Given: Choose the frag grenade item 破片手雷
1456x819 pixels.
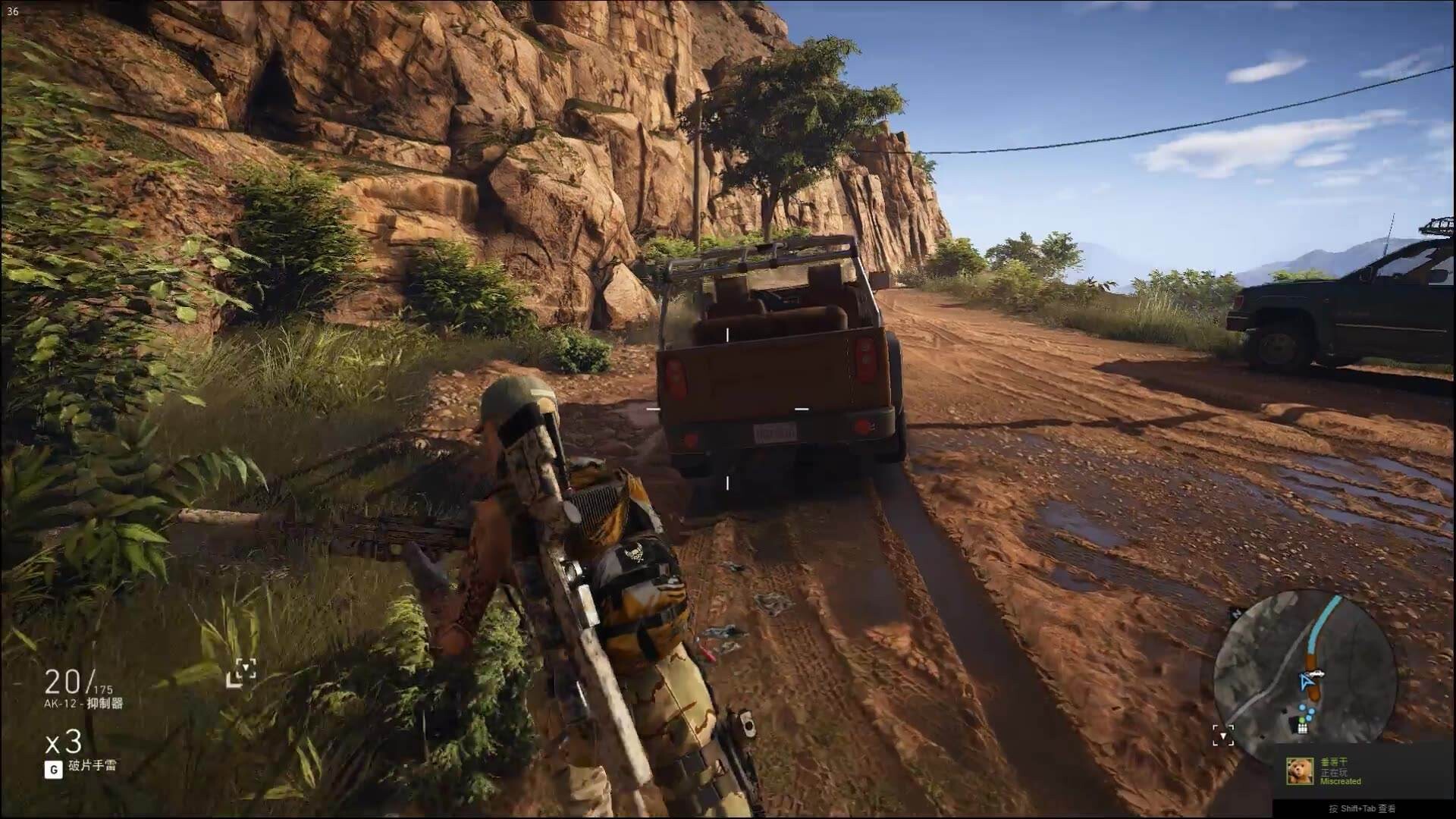Looking at the screenshot, I should pyautogui.click(x=93, y=766).
